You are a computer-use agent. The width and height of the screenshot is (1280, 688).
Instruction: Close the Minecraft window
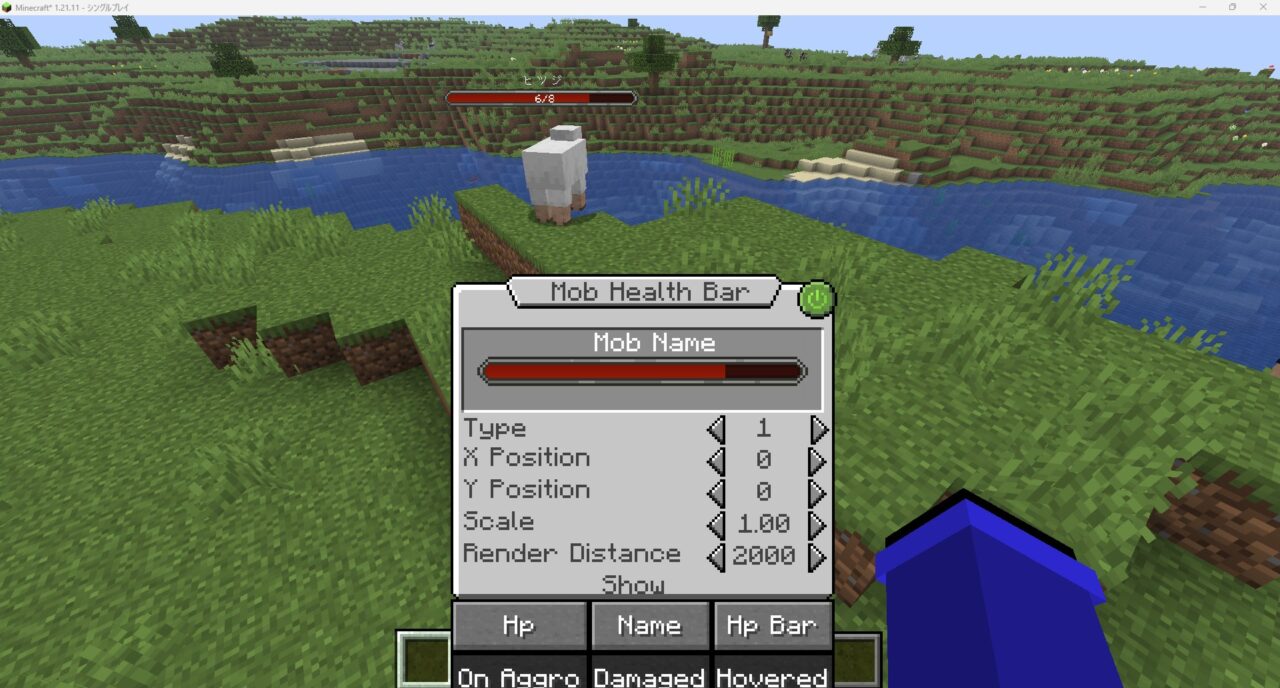click(1261, 7)
